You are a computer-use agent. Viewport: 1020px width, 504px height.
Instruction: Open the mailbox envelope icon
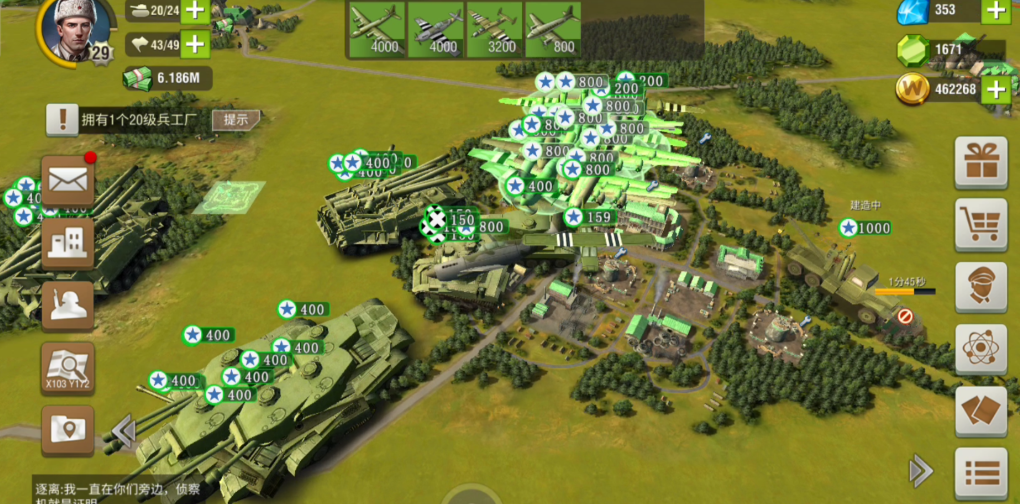click(68, 181)
